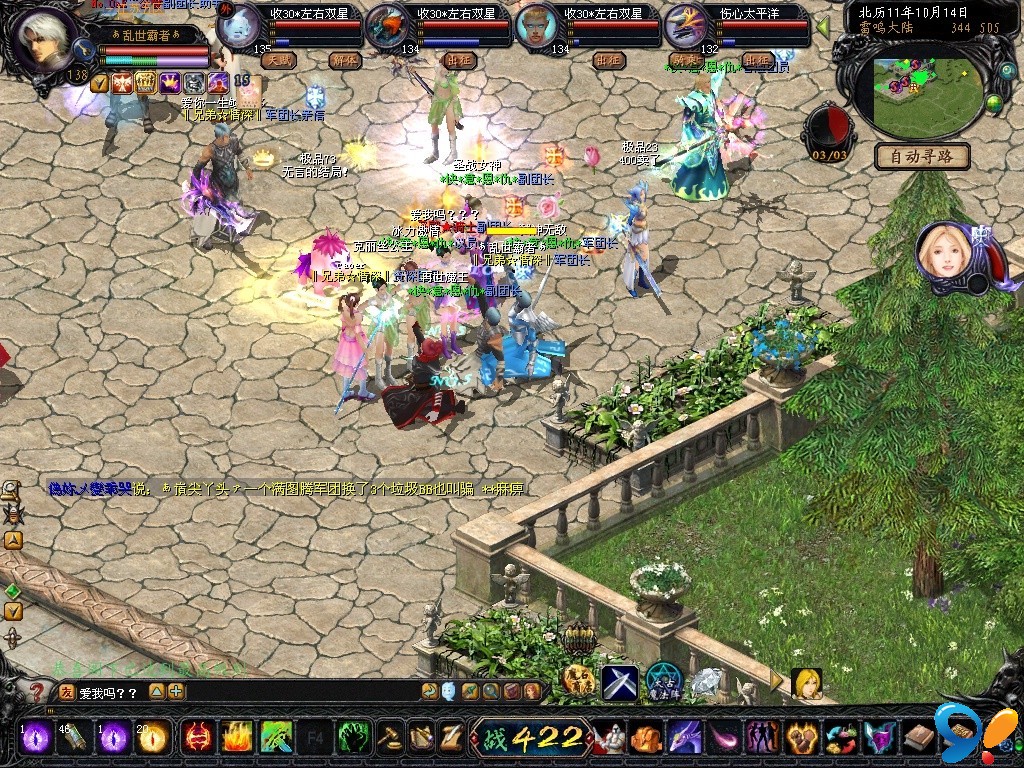Click the crossed swords attack icon
The image size is (1024, 768).
point(619,683)
